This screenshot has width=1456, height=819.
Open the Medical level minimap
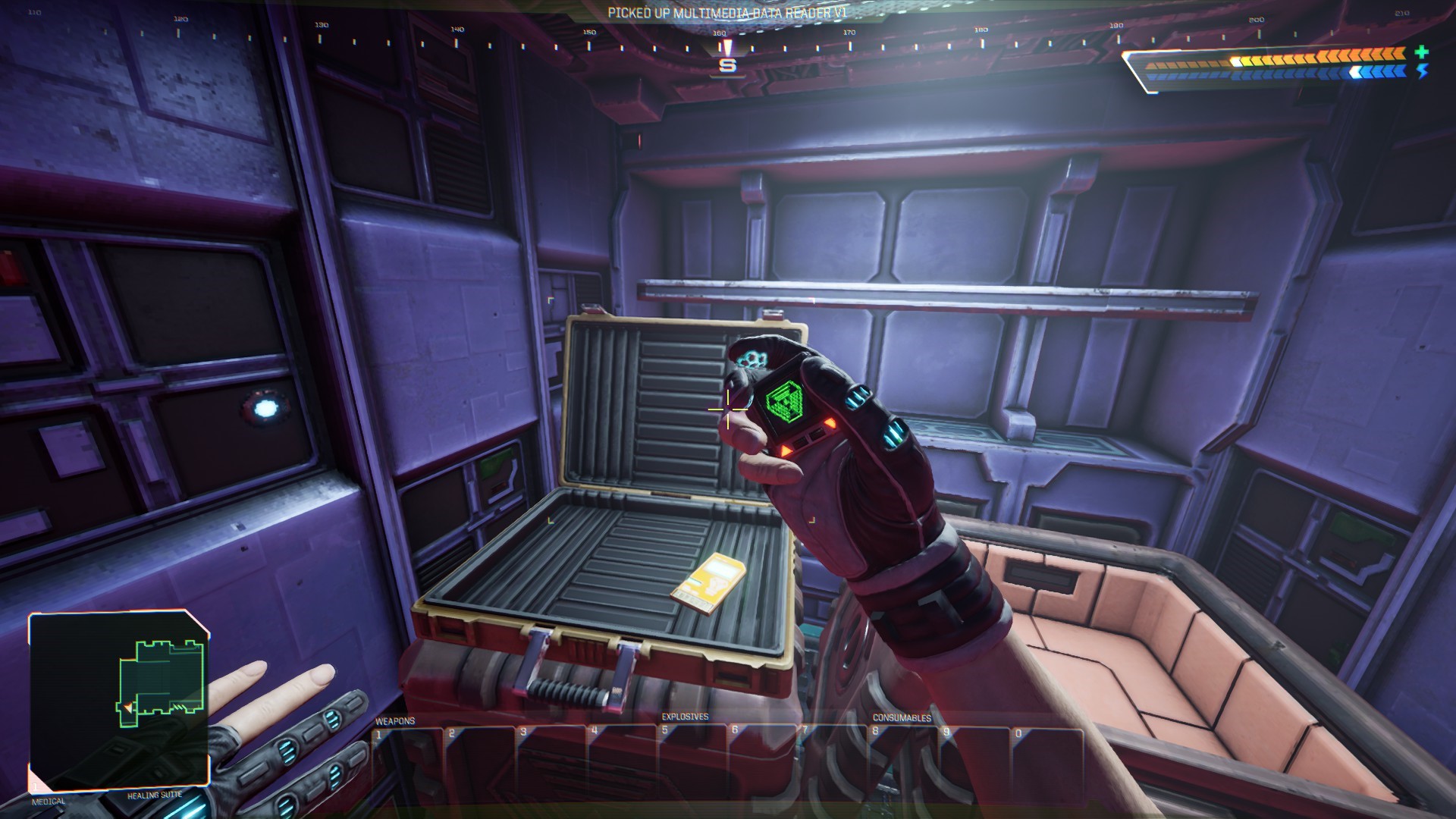119,701
